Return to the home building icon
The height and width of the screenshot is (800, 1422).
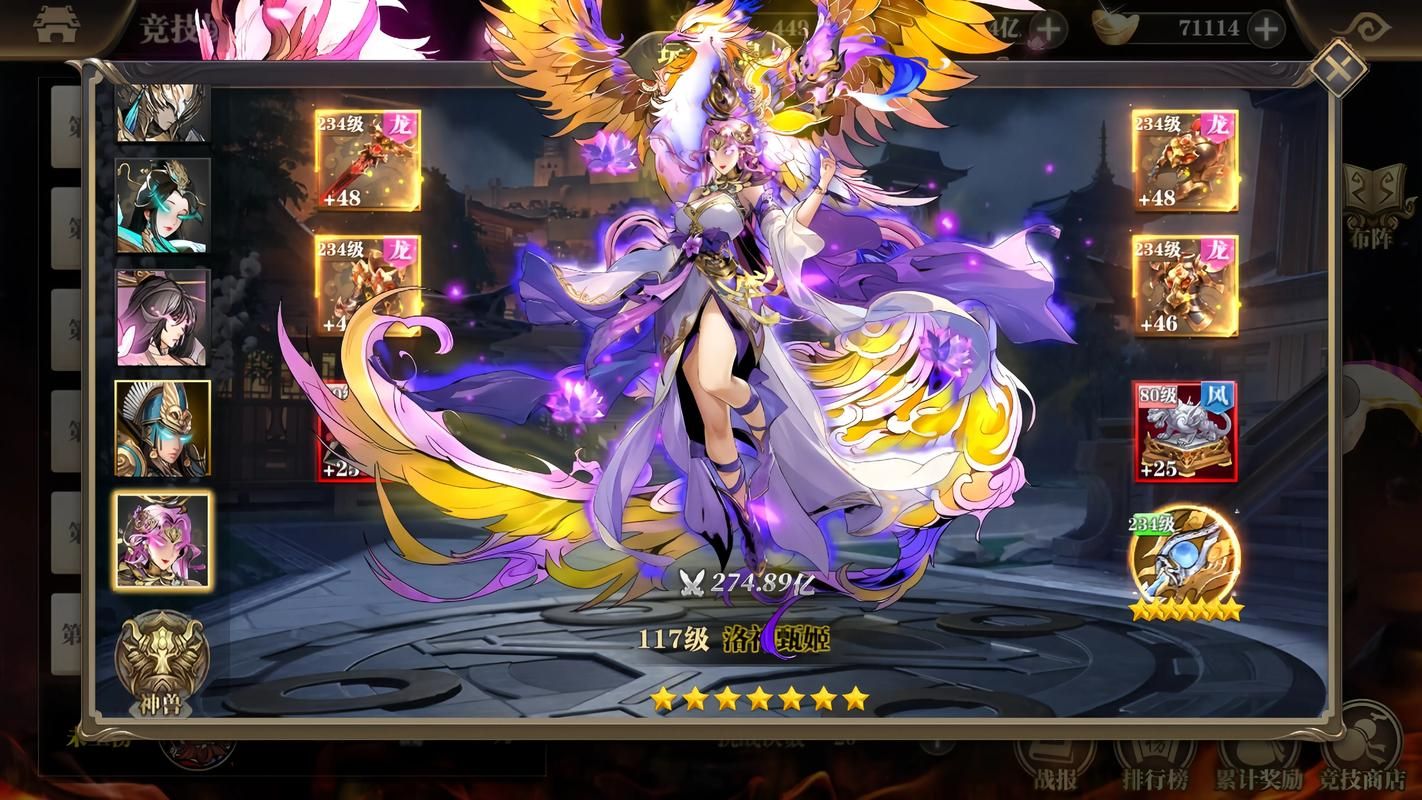click(x=56, y=27)
